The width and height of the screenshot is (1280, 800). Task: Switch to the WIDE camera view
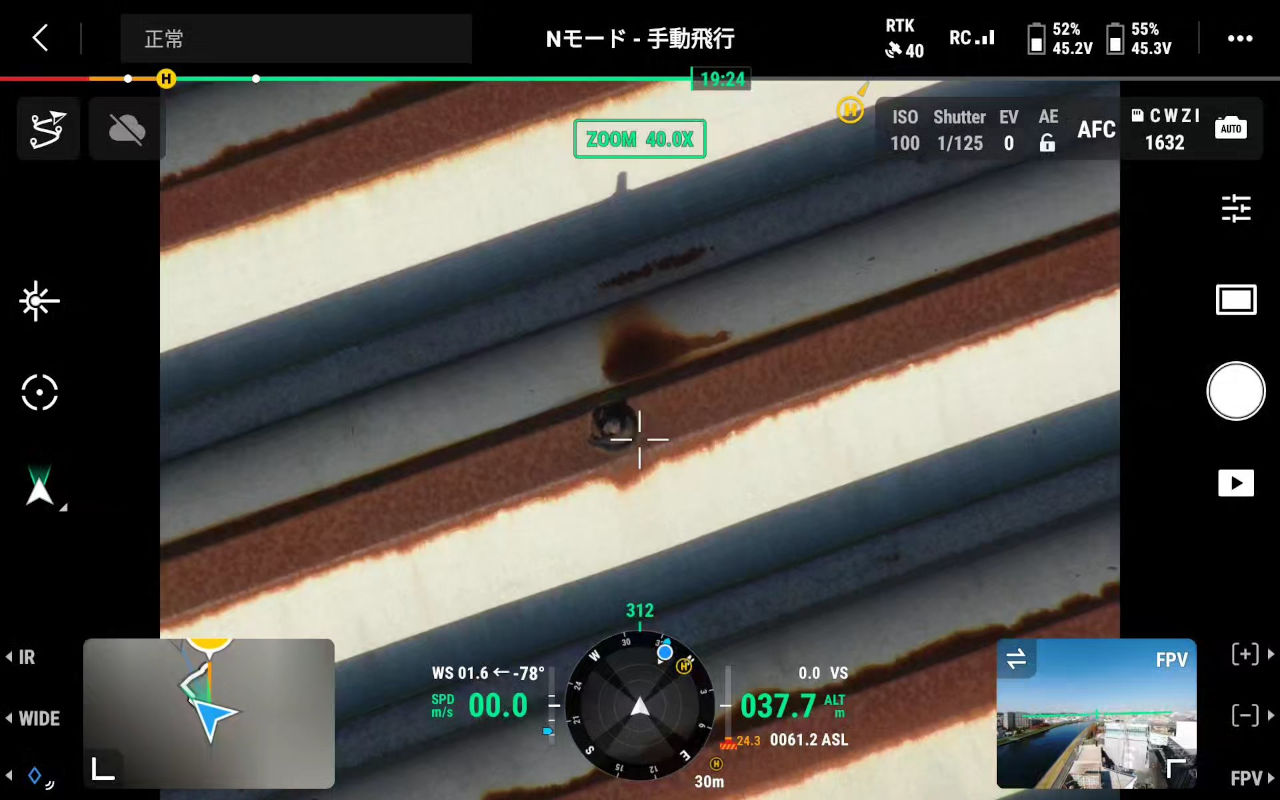point(34,718)
